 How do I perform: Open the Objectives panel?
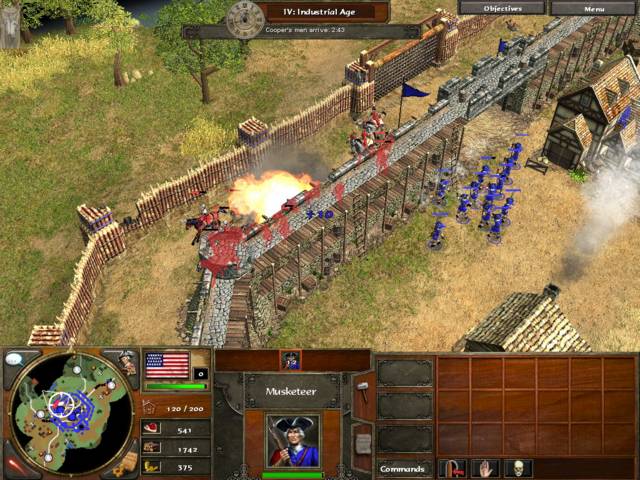click(501, 7)
